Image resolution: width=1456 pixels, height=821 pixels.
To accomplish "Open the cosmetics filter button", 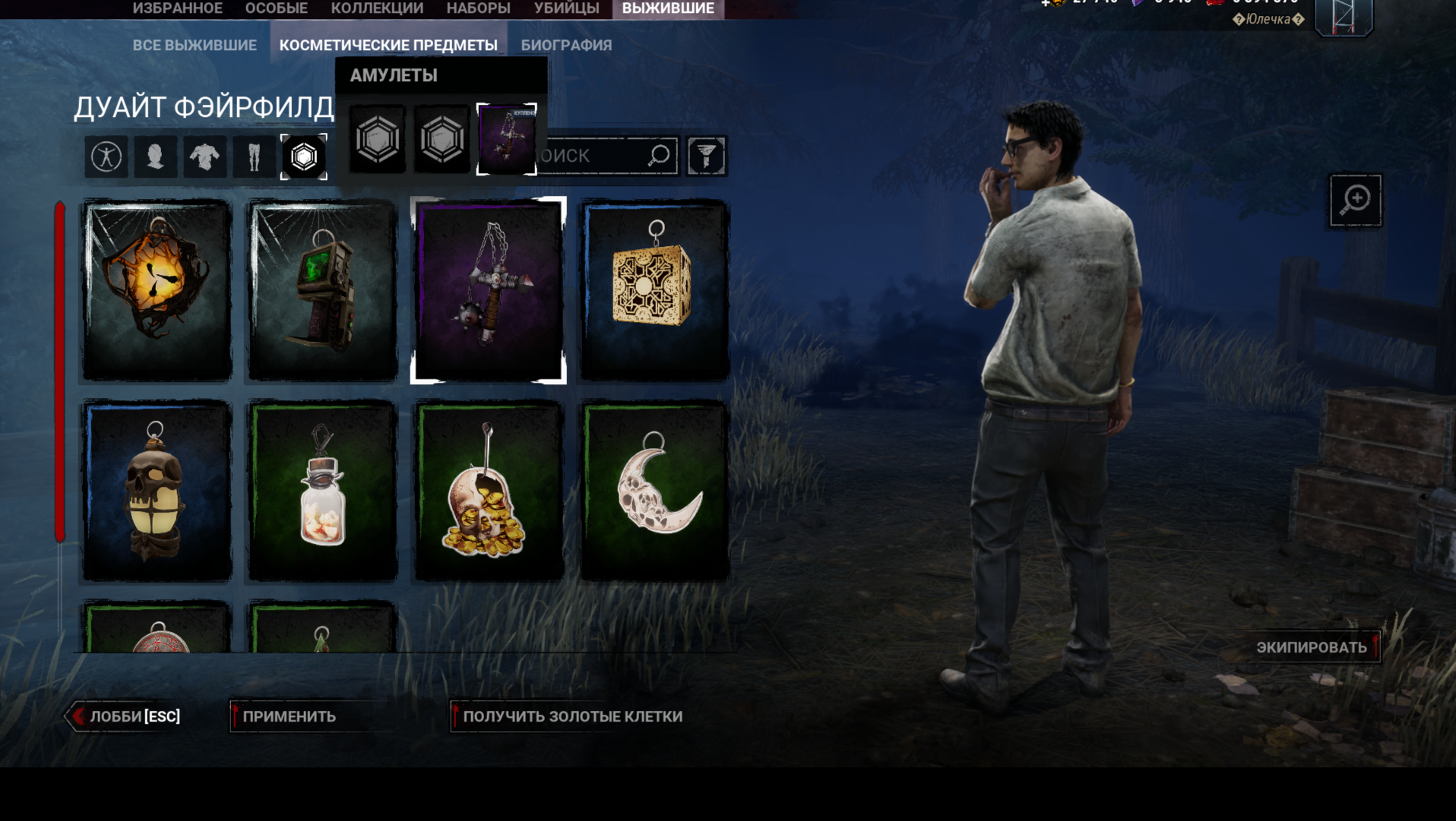I will point(706,156).
